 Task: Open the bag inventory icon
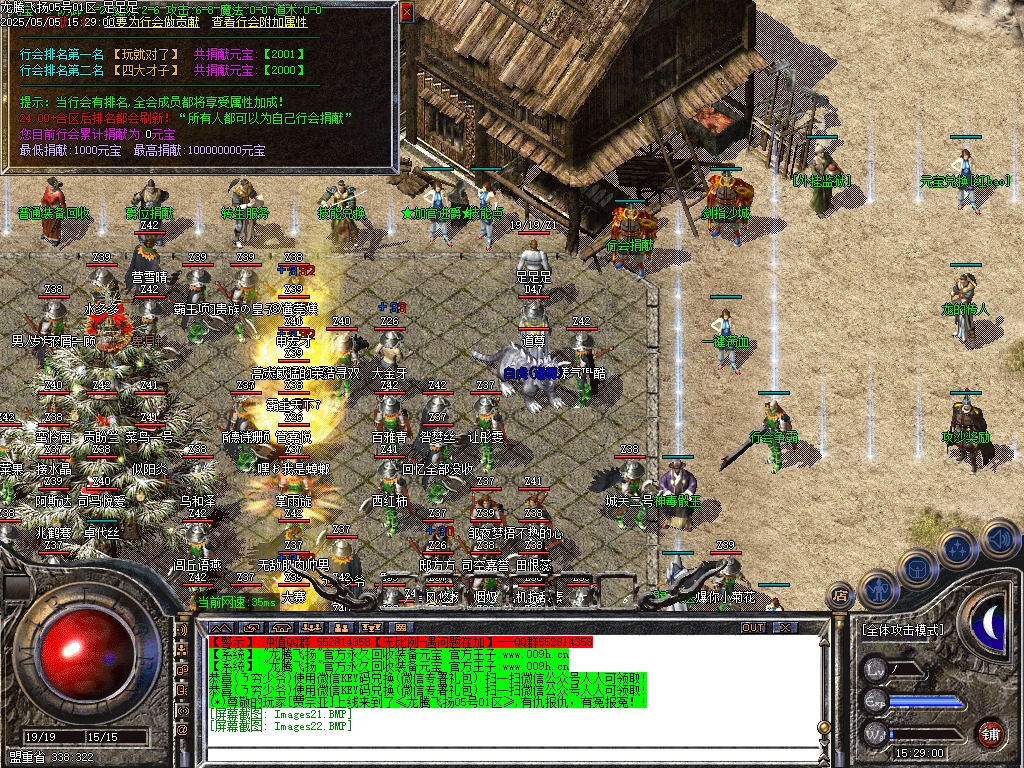917,567
